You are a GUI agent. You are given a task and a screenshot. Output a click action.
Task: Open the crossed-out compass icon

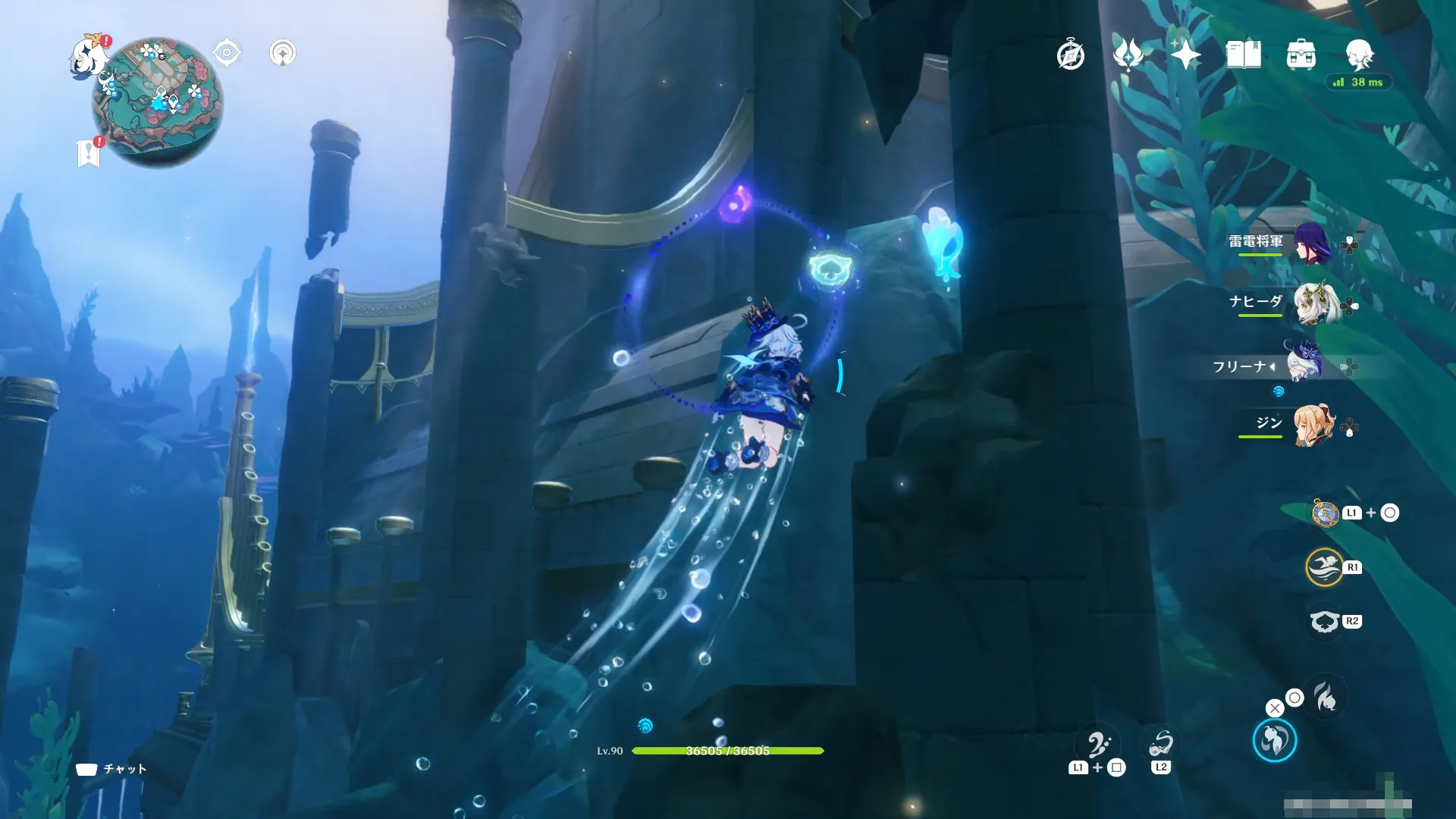pos(1070,55)
